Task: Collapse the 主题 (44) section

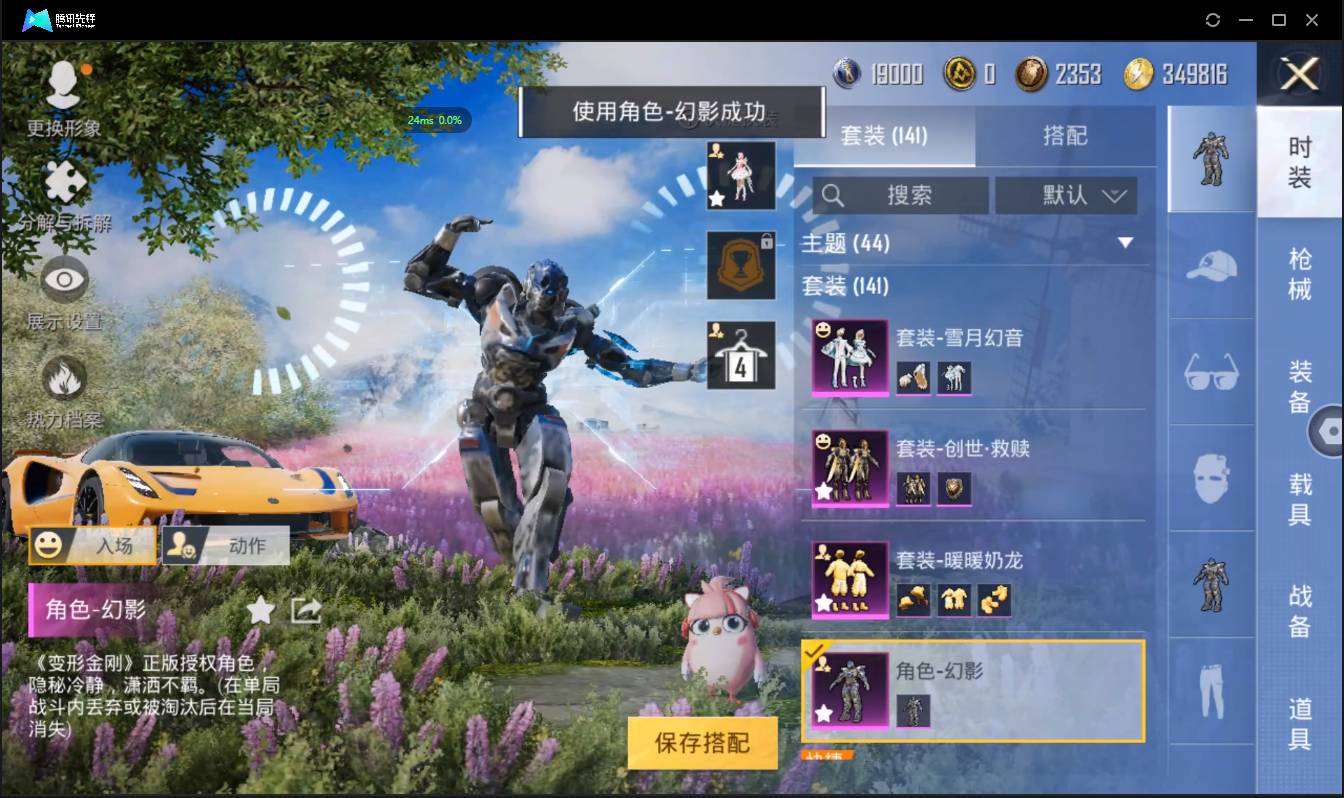Action: [x=1127, y=242]
